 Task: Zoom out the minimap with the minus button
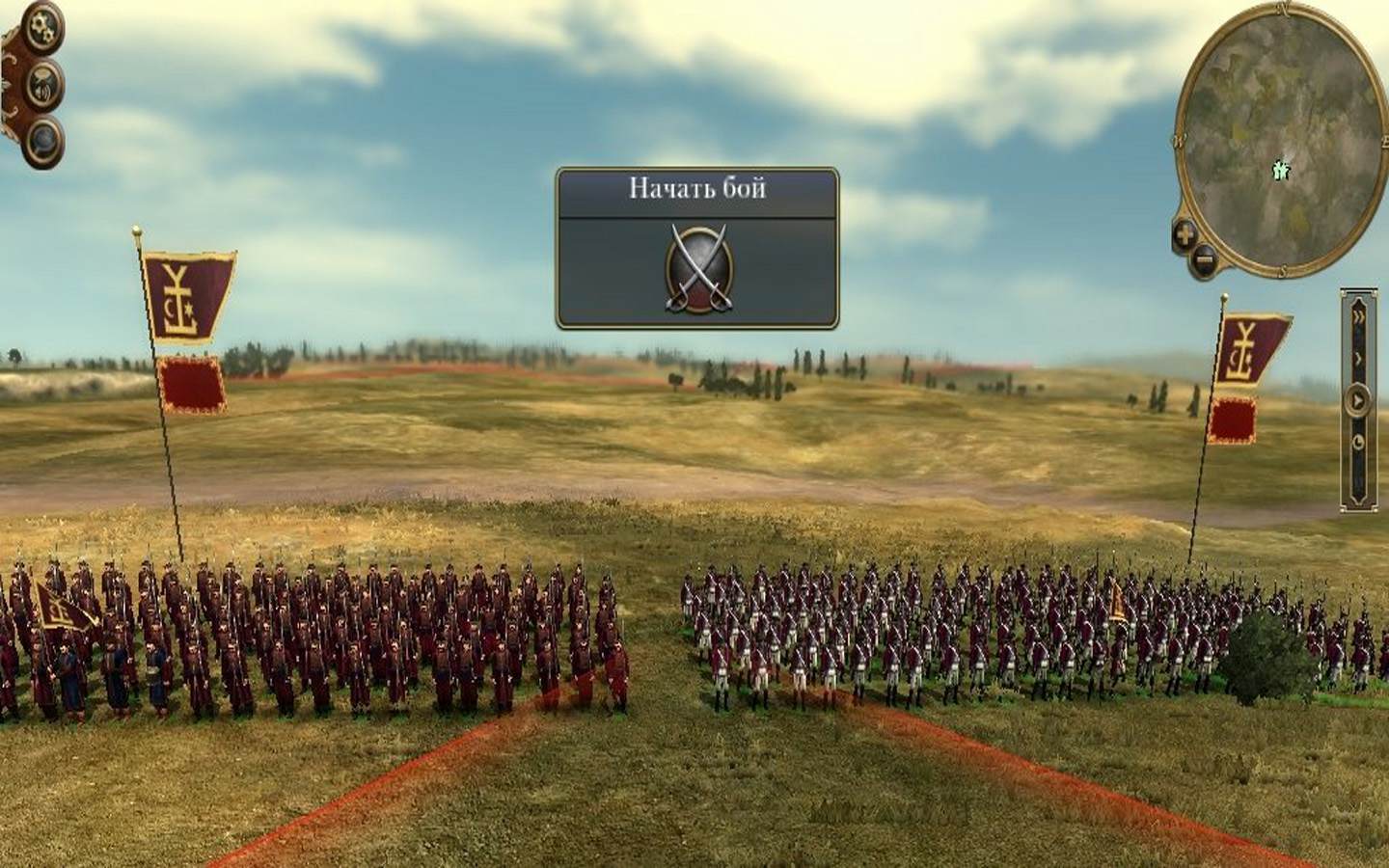[x=1203, y=258]
